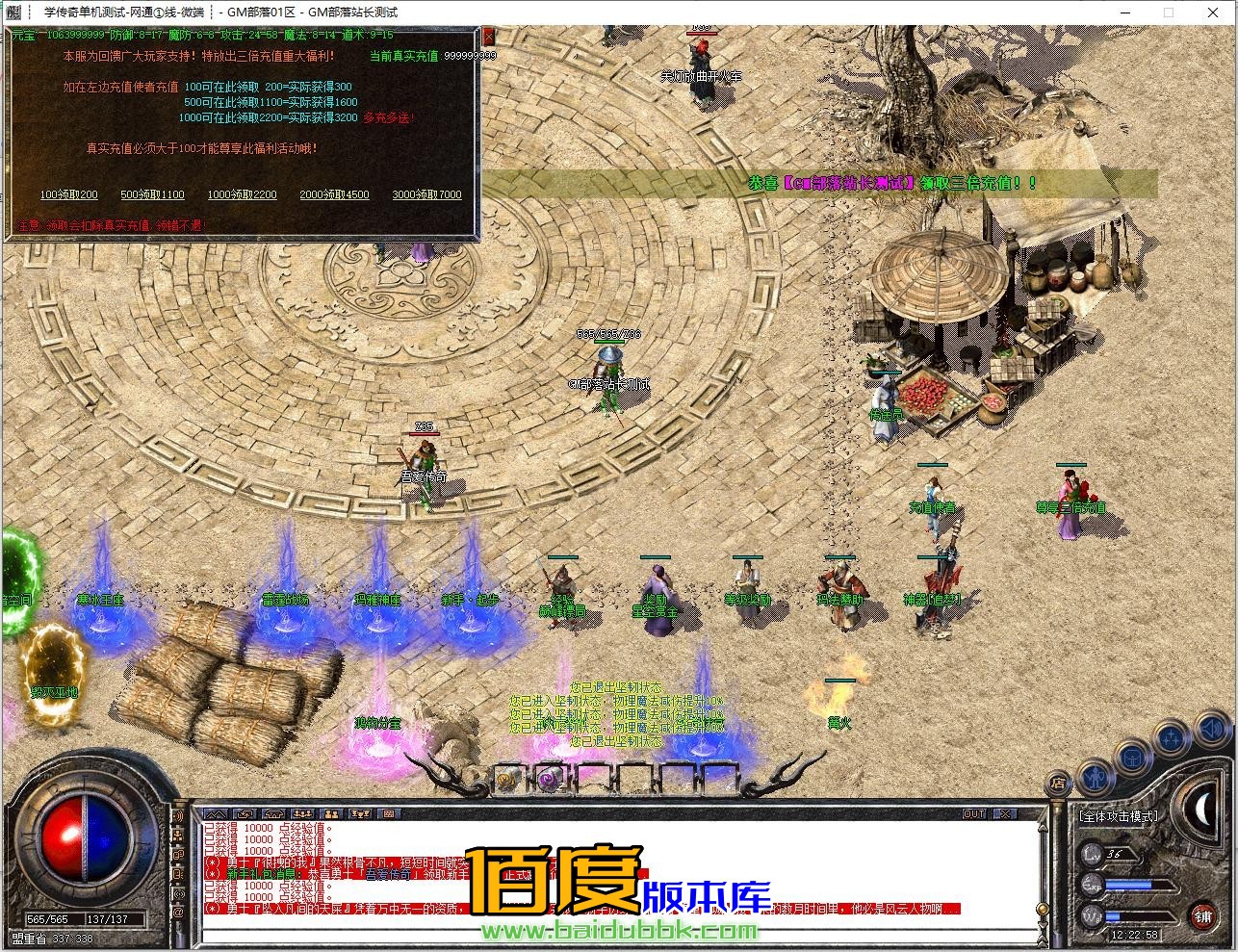Viewport: 1238px width, 952px height.
Task: Click the horn icon in the chat sidebar column
Action: click(x=180, y=814)
